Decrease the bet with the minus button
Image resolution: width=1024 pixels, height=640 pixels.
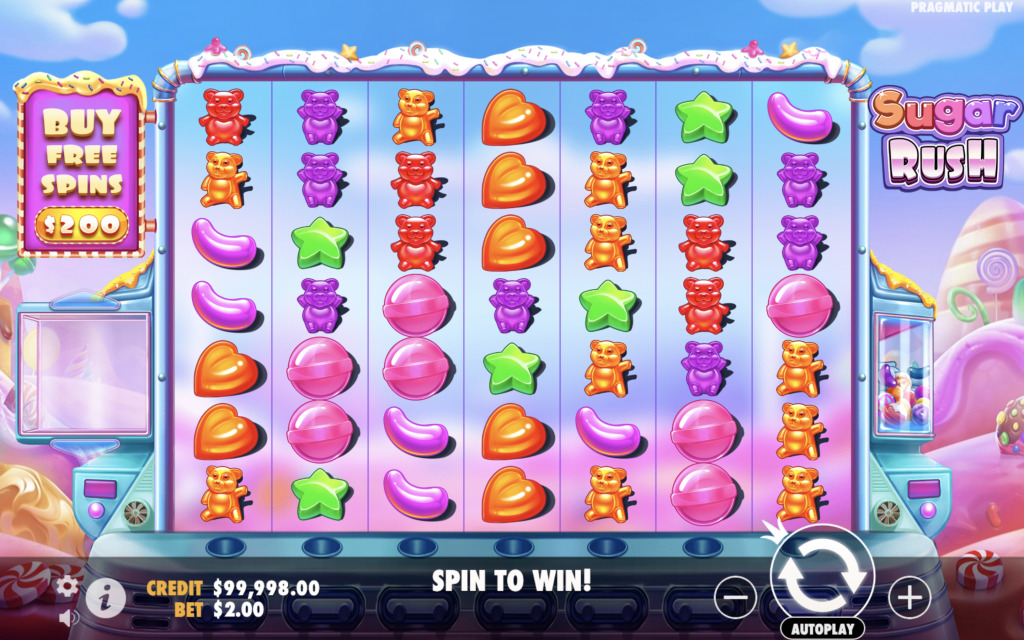click(x=735, y=598)
